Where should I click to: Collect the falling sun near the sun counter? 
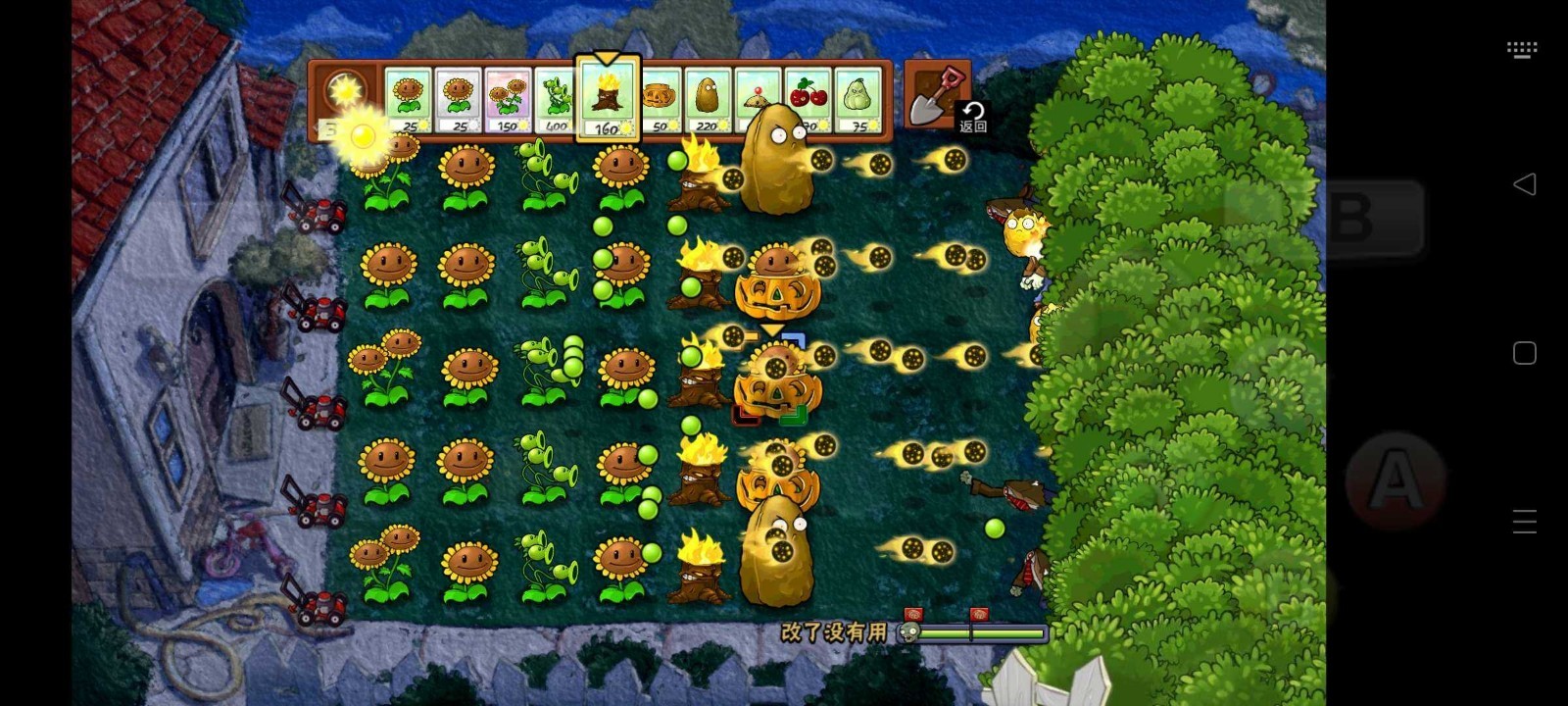(365, 137)
